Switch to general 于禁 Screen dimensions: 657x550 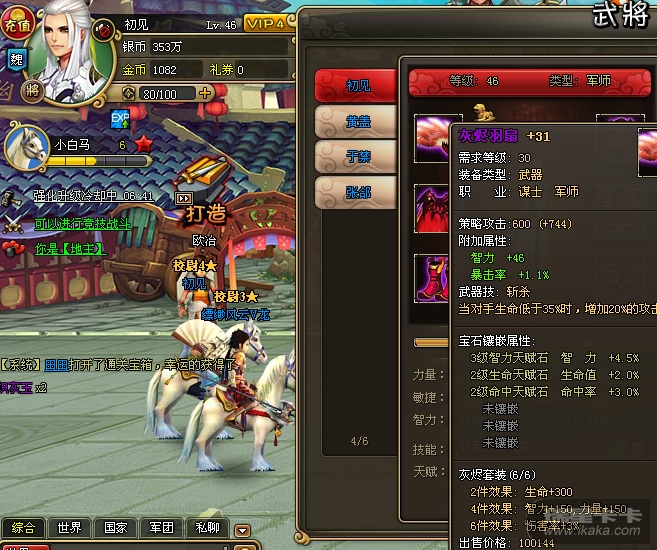pos(355,155)
